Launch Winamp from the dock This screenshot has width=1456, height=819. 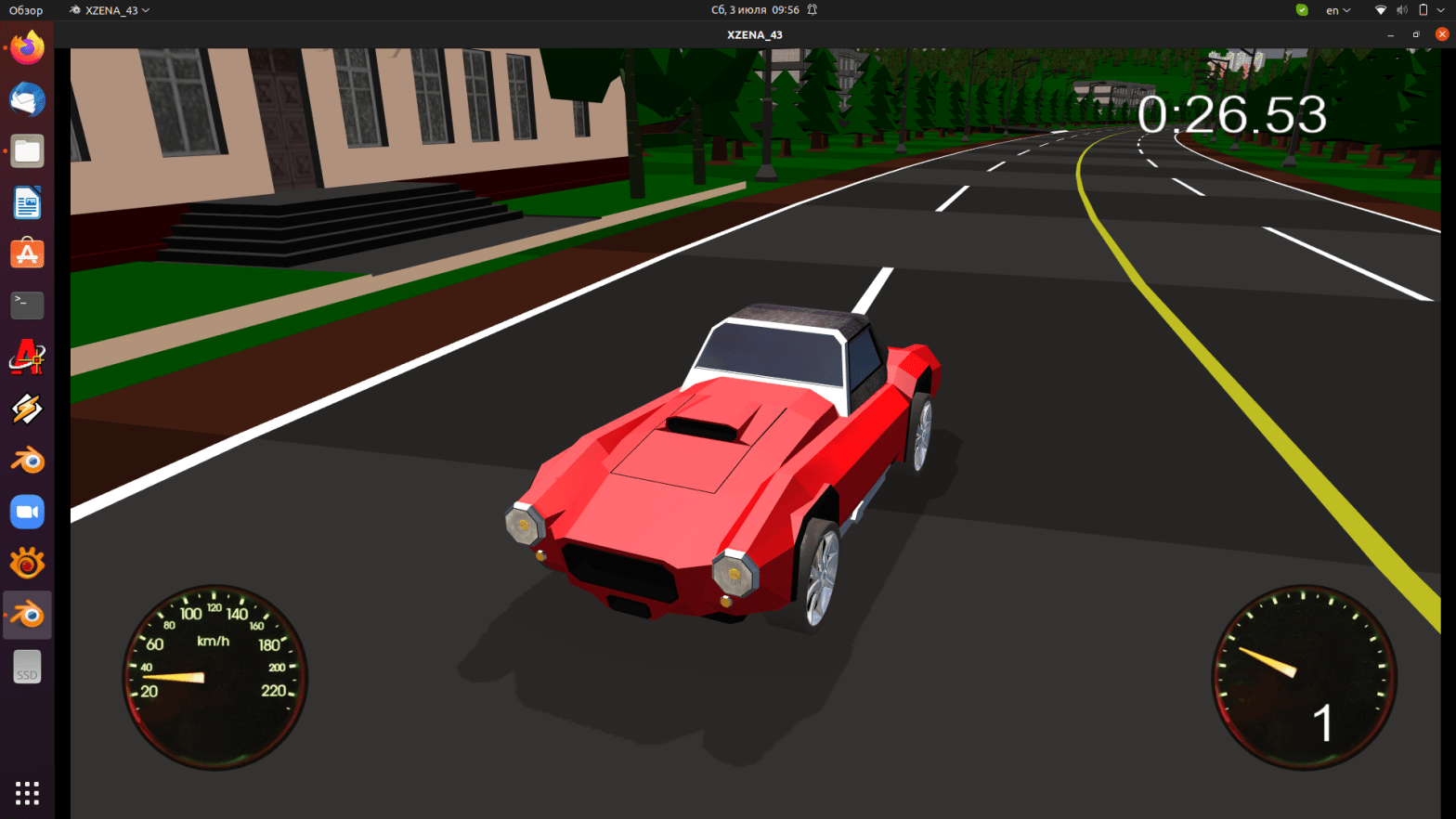pos(27,409)
